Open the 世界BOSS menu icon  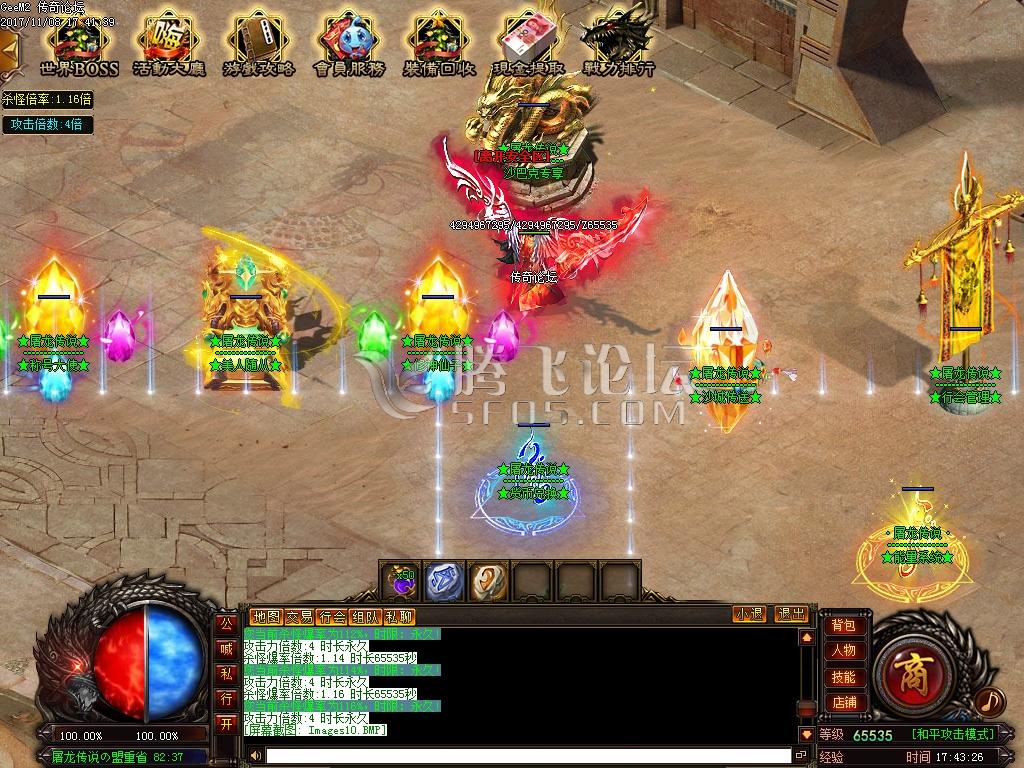(x=79, y=45)
